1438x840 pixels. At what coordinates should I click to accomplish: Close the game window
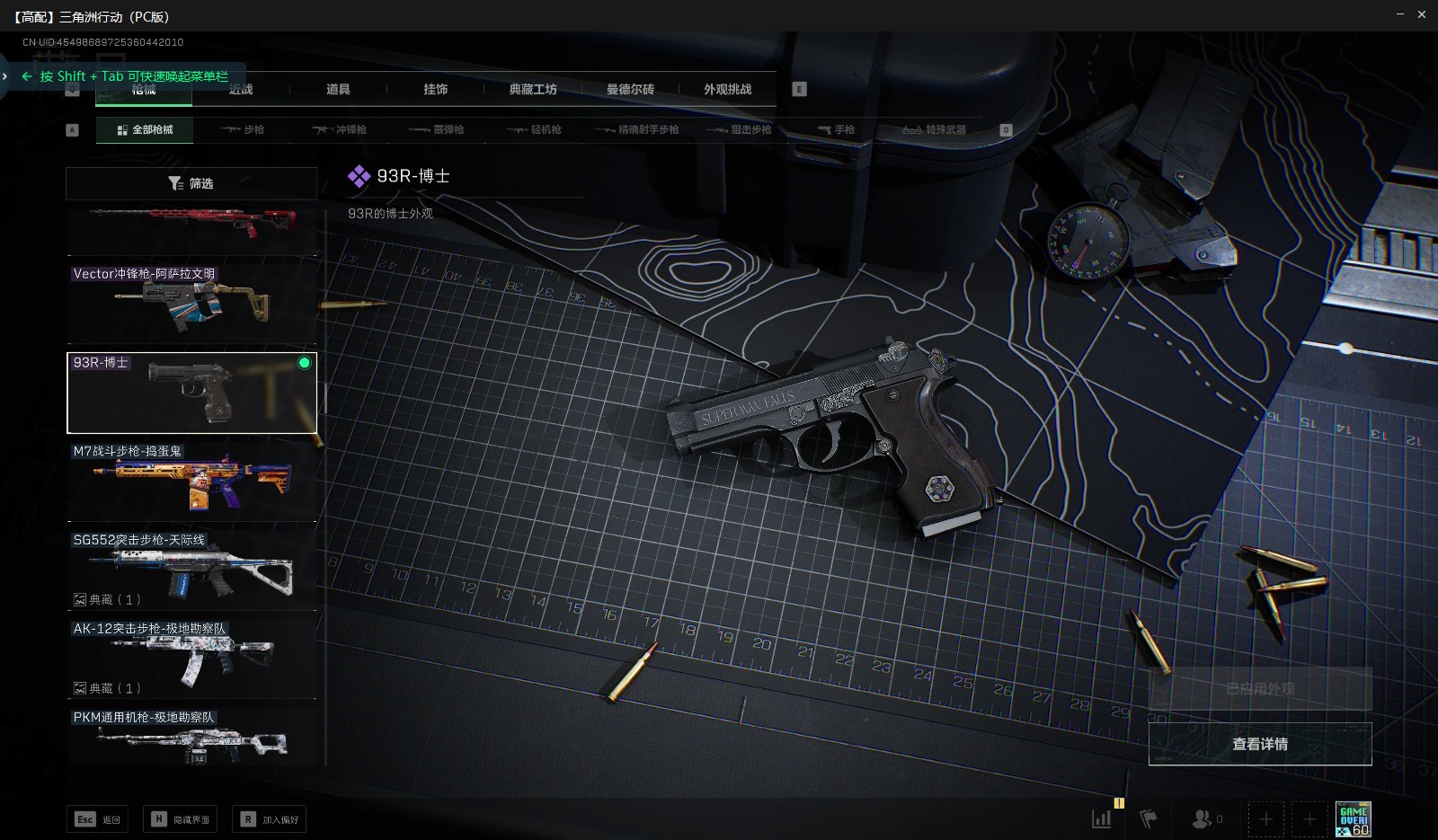pyautogui.click(x=1422, y=14)
